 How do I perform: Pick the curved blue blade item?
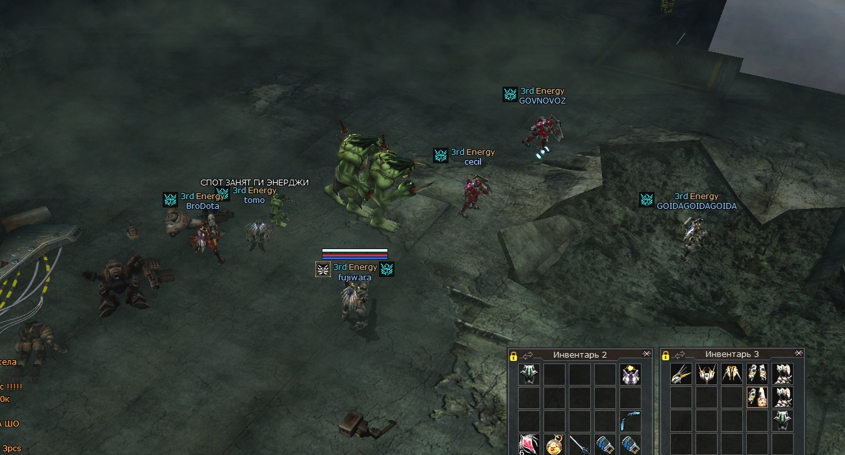pos(630,421)
